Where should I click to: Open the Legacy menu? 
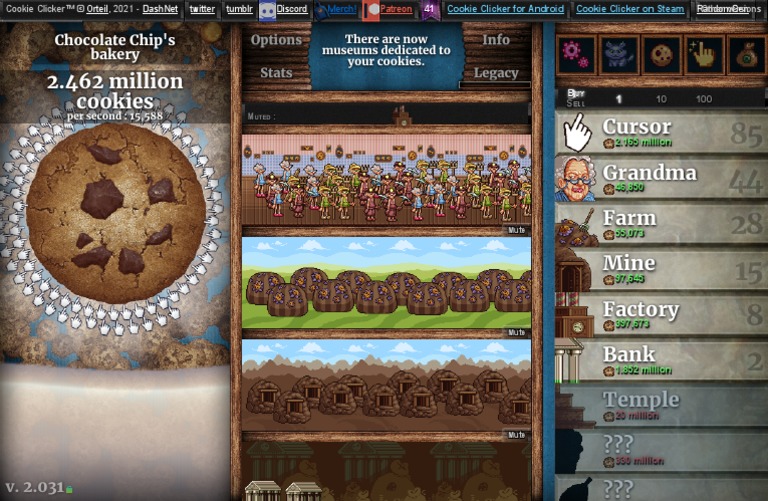tap(496, 73)
